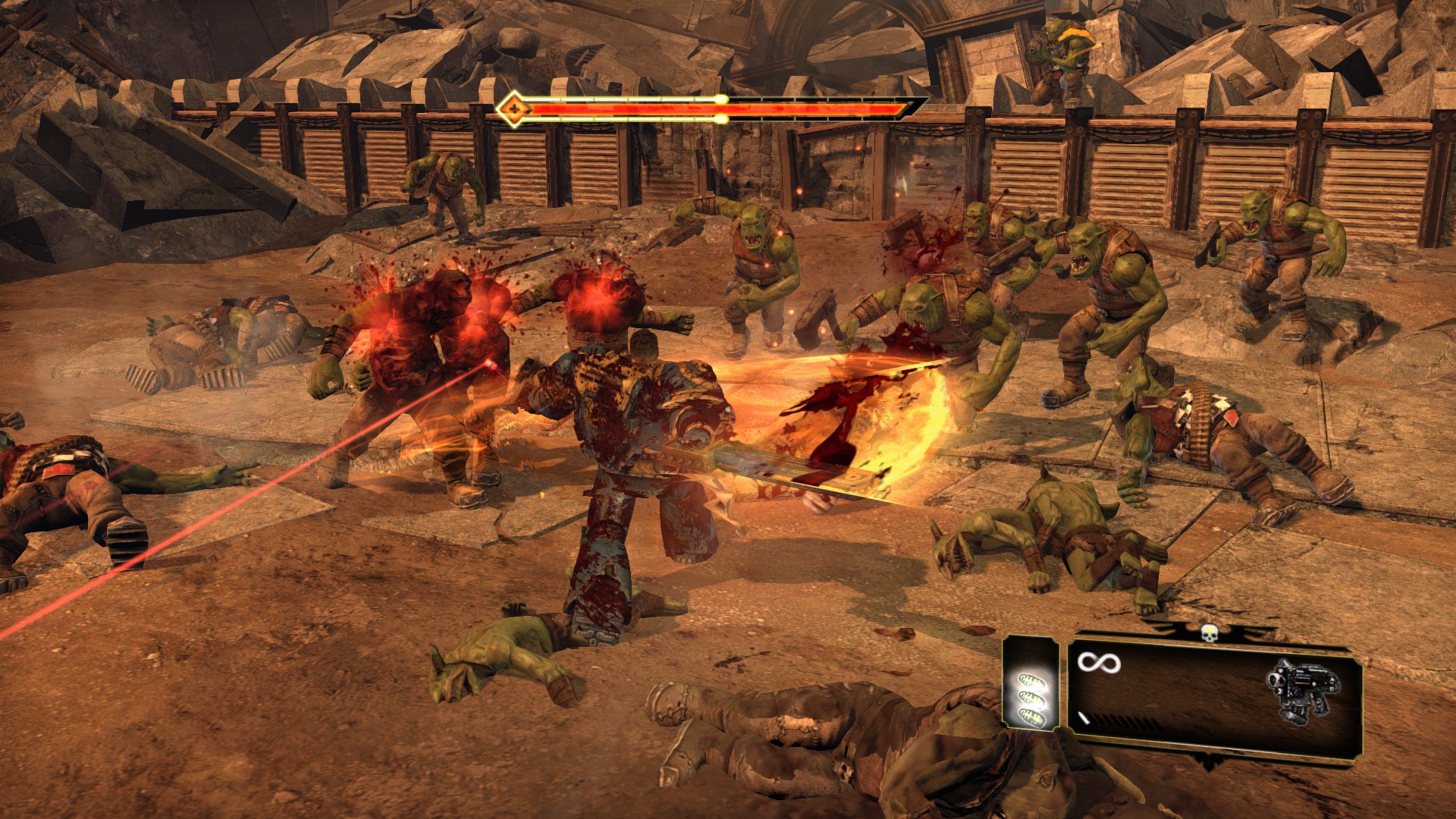Click the grenade count icons
Screen dimensions: 1456x819
click(1031, 697)
